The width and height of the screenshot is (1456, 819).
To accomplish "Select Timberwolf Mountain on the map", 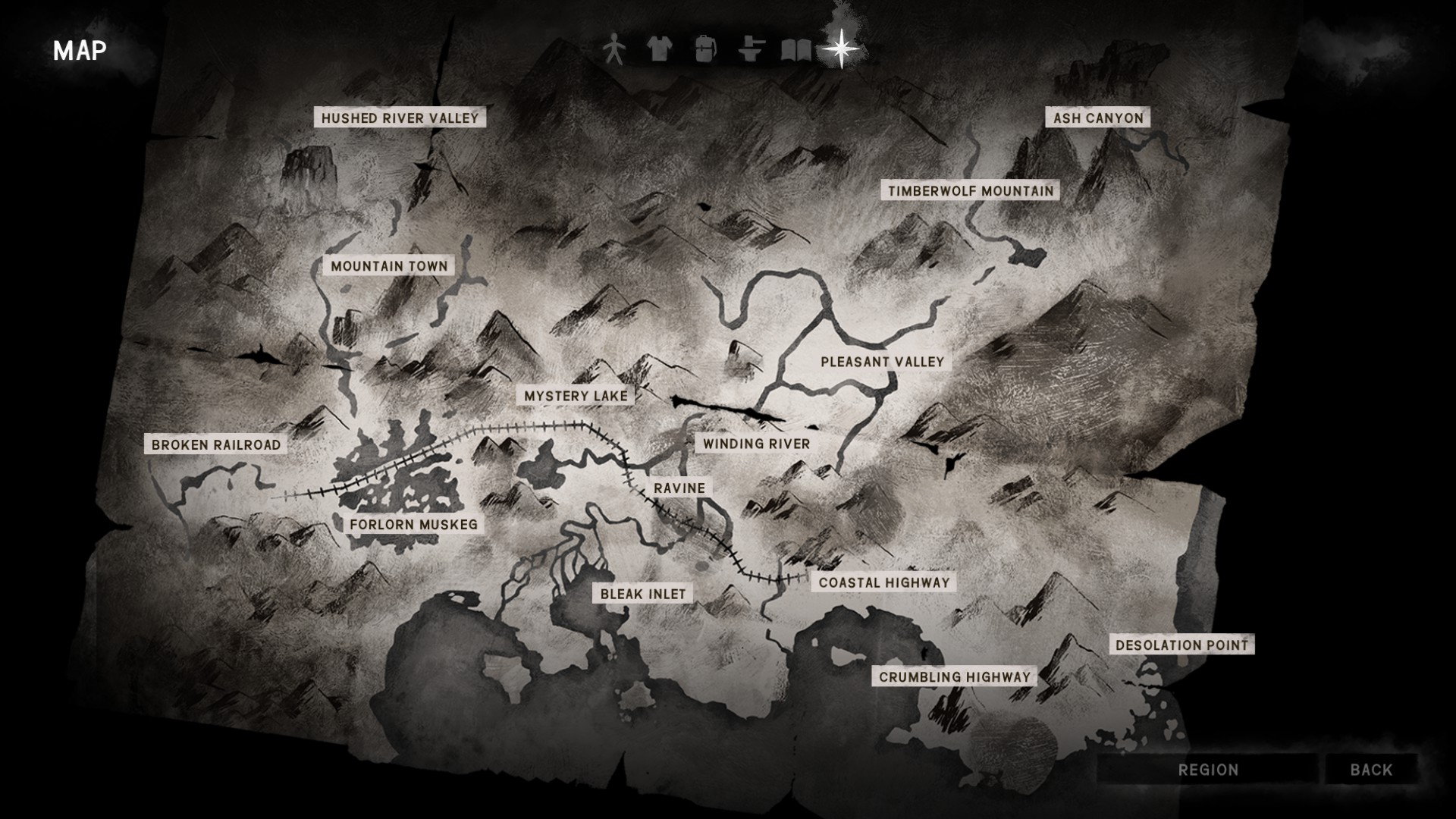I will pyautogui.click(x=971, y=190).
